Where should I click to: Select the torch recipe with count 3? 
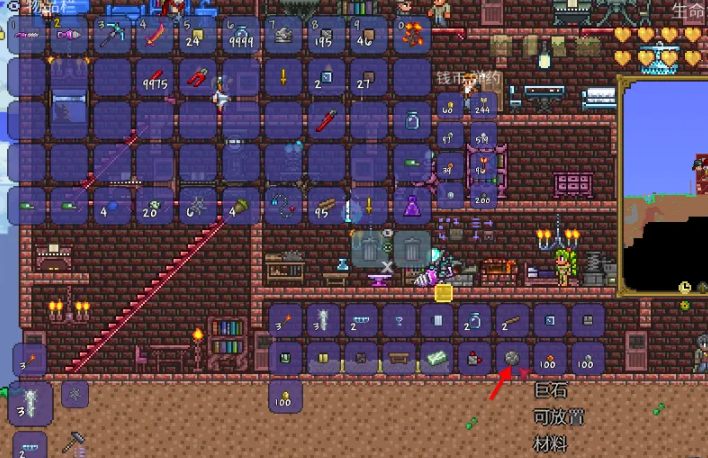pos(285,320)
